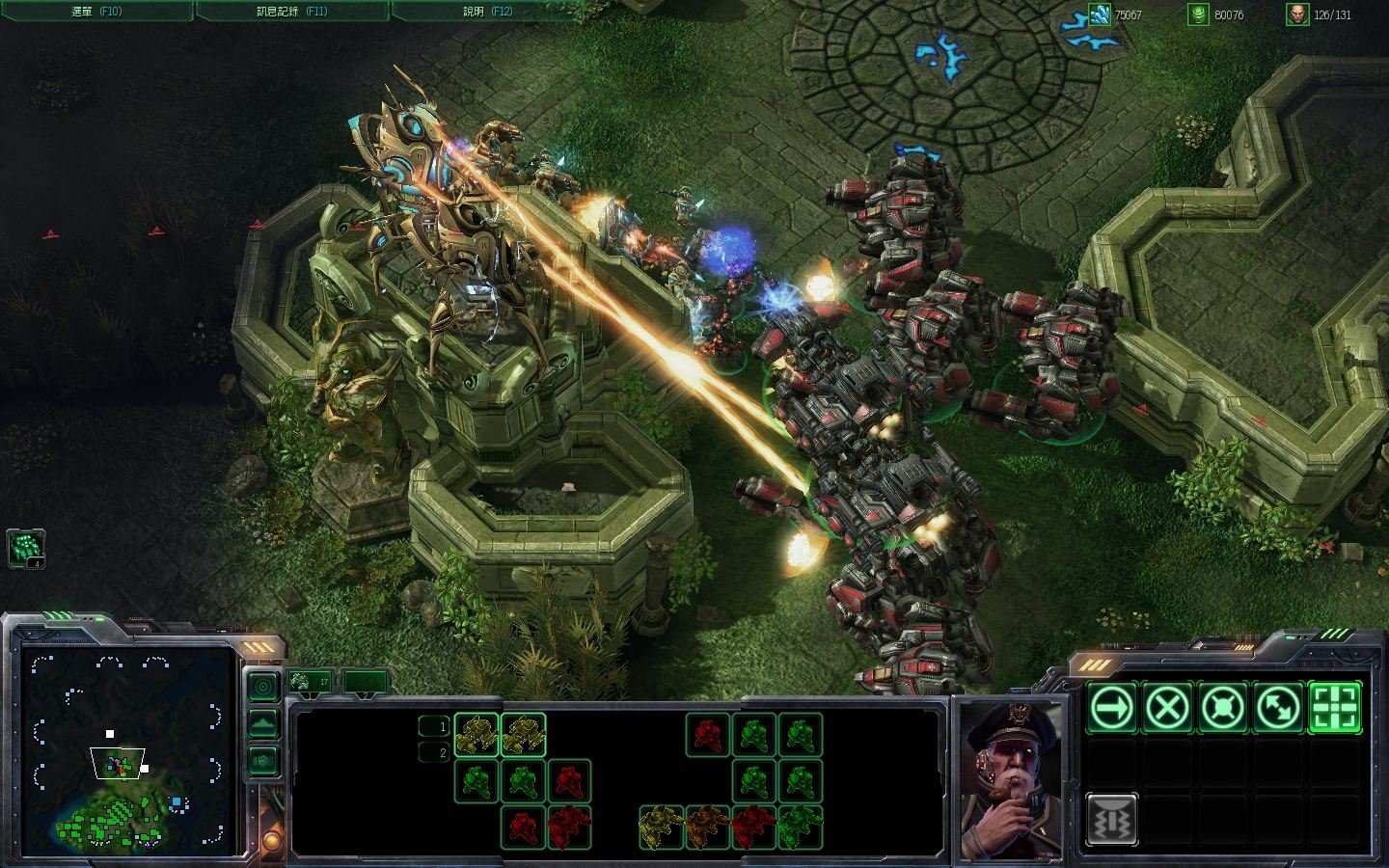Image resolution: width=1389 pixels, height=868 pixels.
Task: Select control group 1 tab with 17 units
Action: pyautogui.click(x=311, y=682)
